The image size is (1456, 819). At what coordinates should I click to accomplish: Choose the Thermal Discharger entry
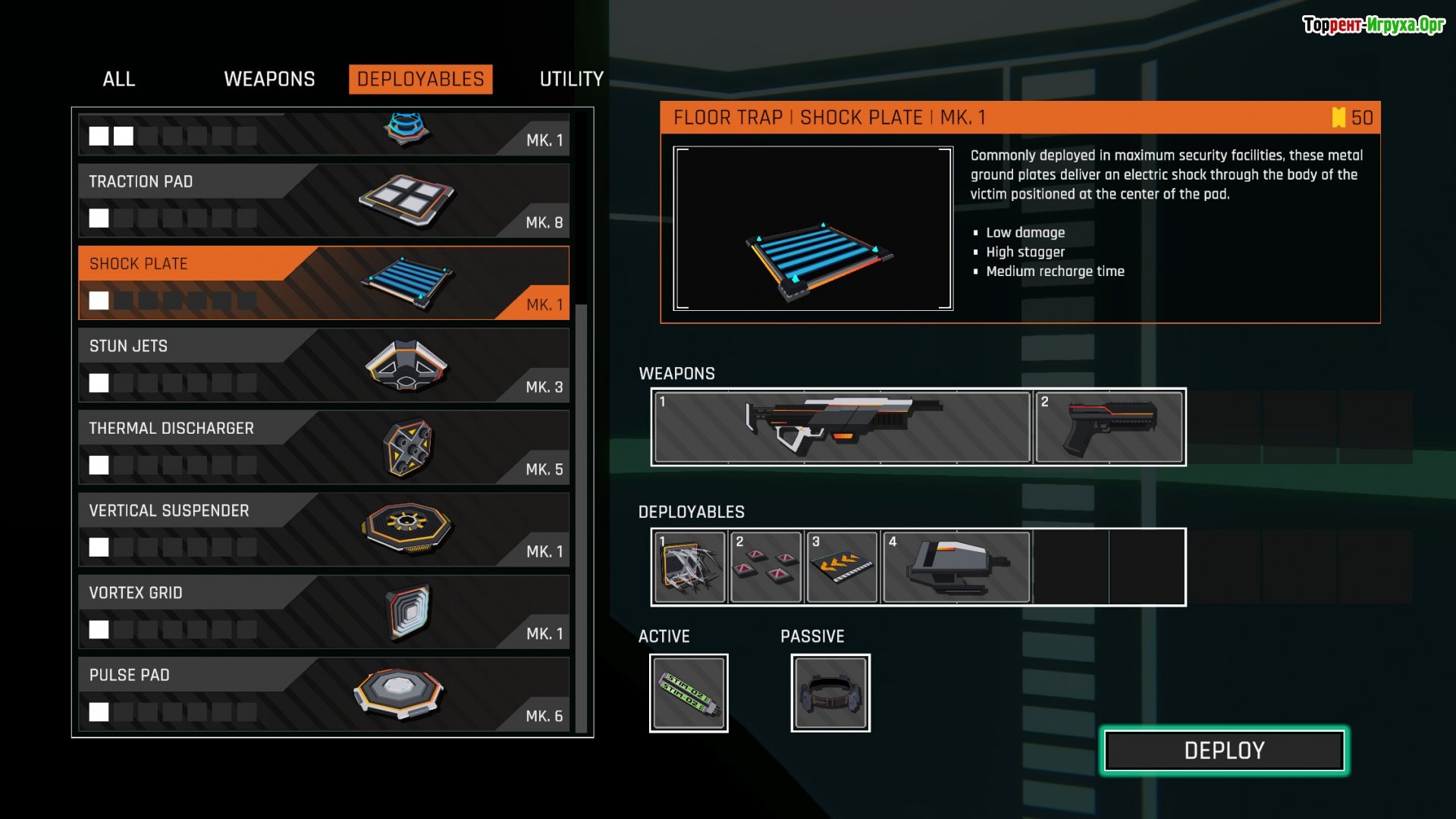(x=324, y=447)
